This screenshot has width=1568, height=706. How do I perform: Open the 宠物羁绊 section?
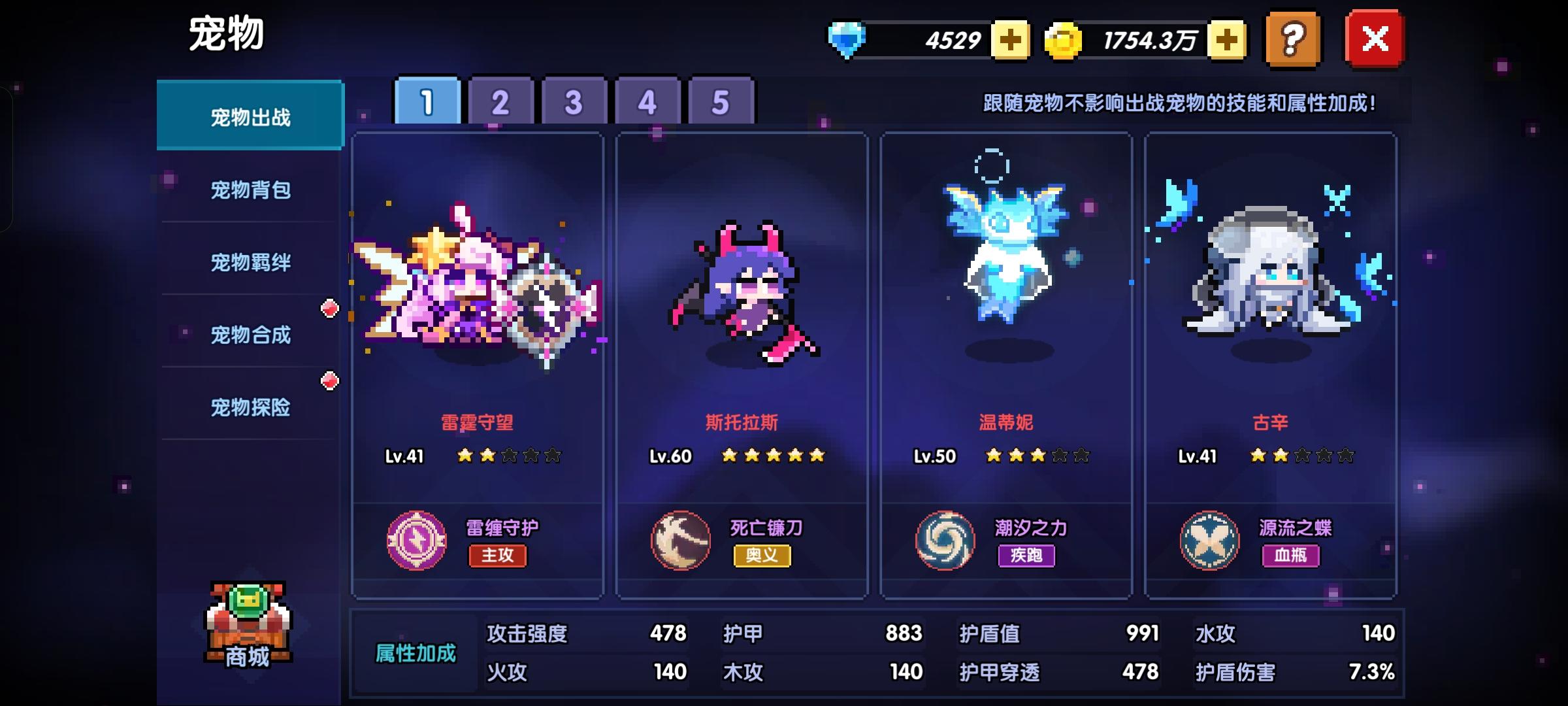pyautogui.click(x=250, y=262)
